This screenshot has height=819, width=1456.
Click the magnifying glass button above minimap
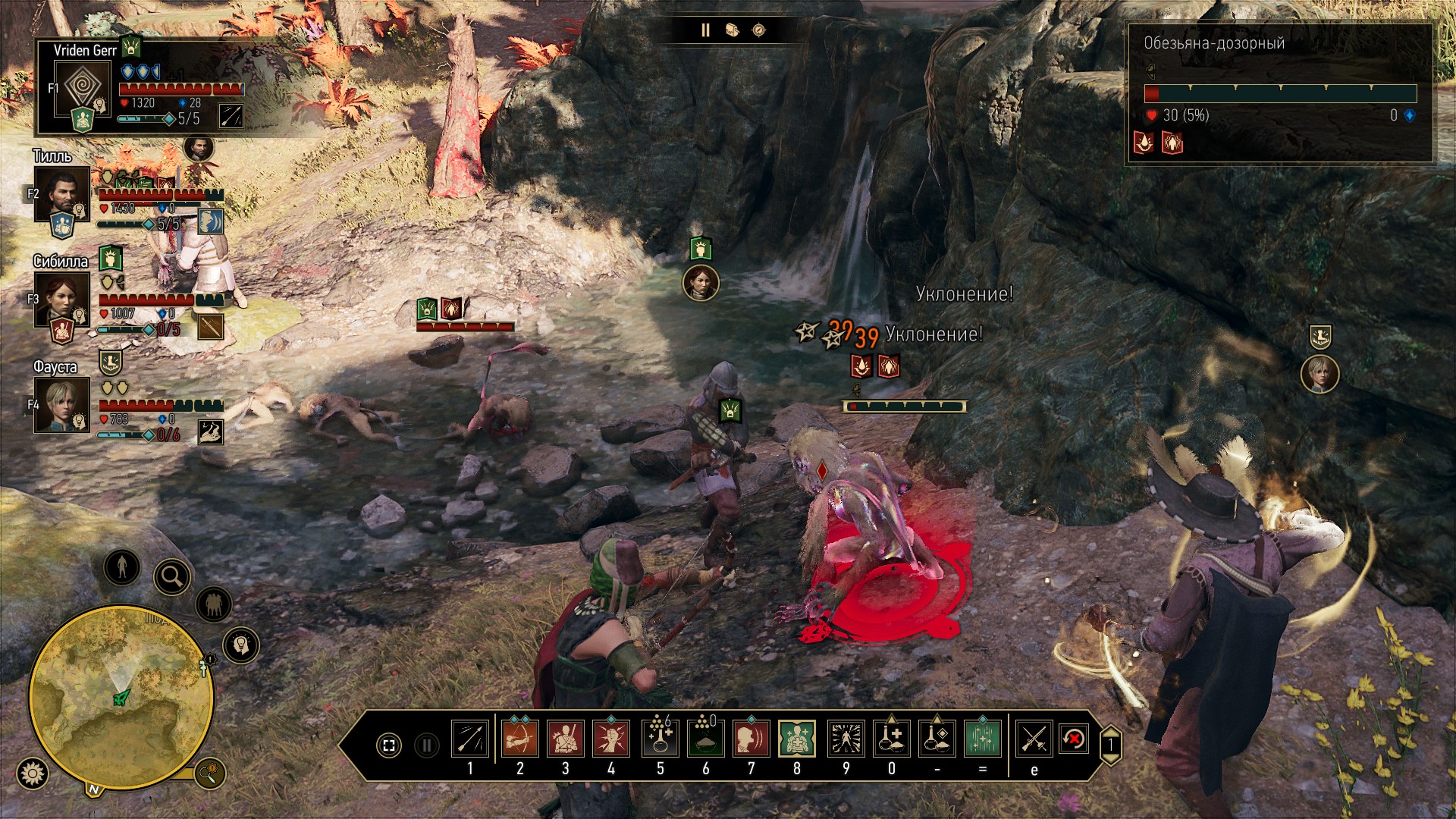(x=172, y=578)
